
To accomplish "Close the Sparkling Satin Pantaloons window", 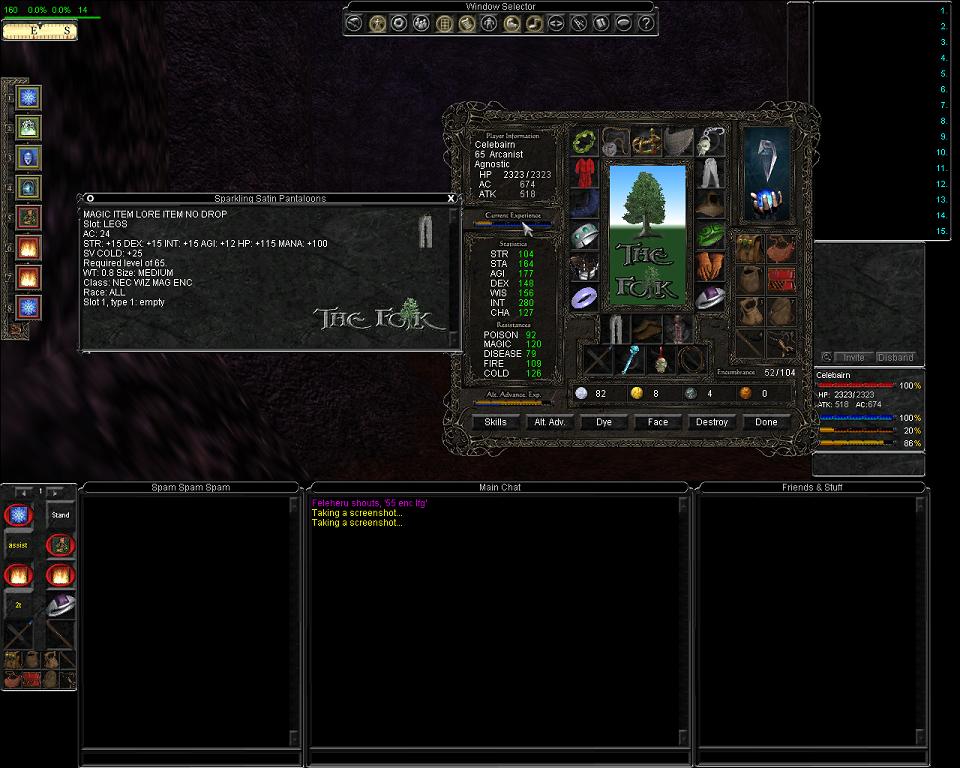I will [451, 198].
